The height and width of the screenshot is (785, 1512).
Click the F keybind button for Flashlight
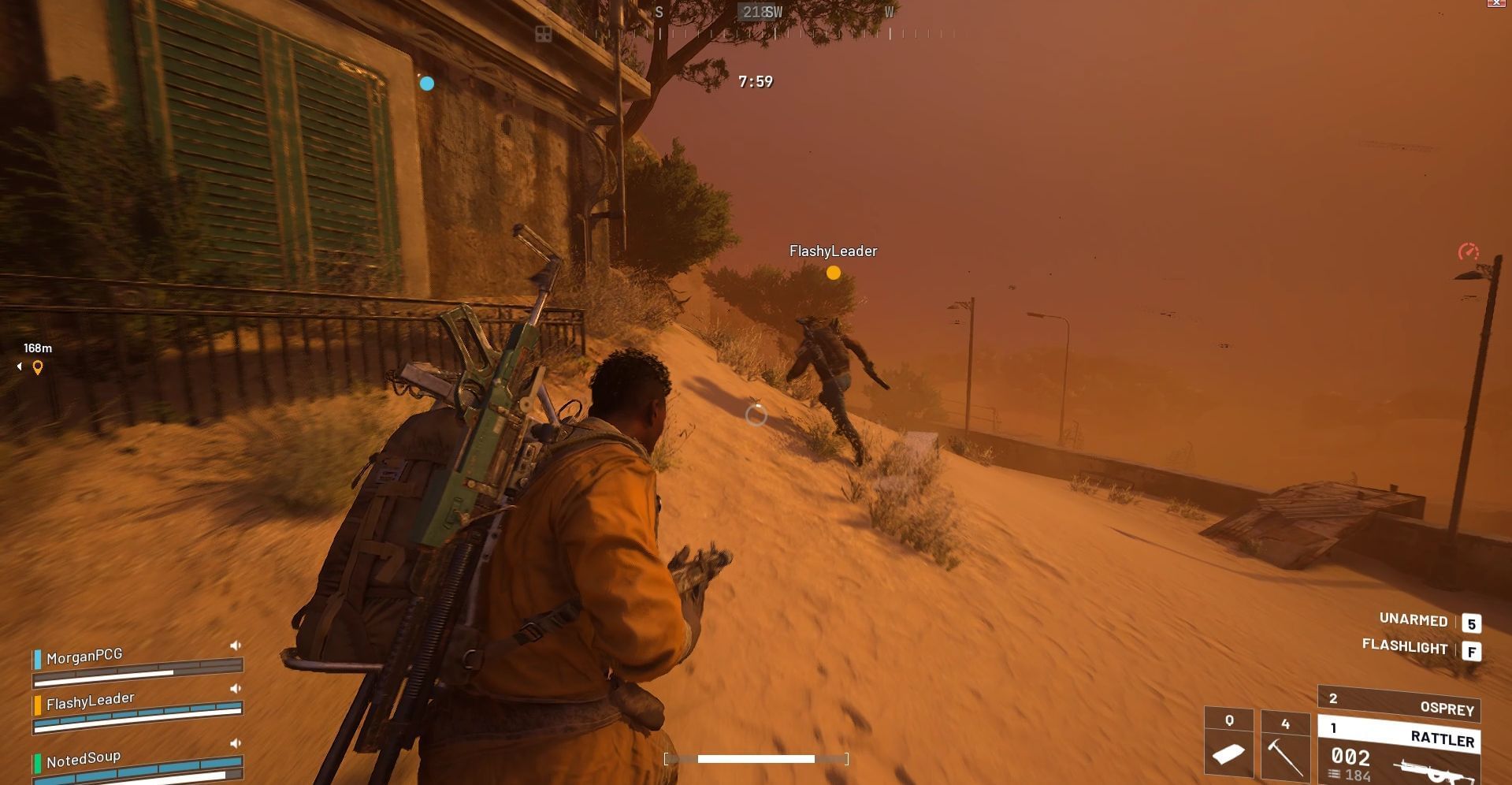1470,648
